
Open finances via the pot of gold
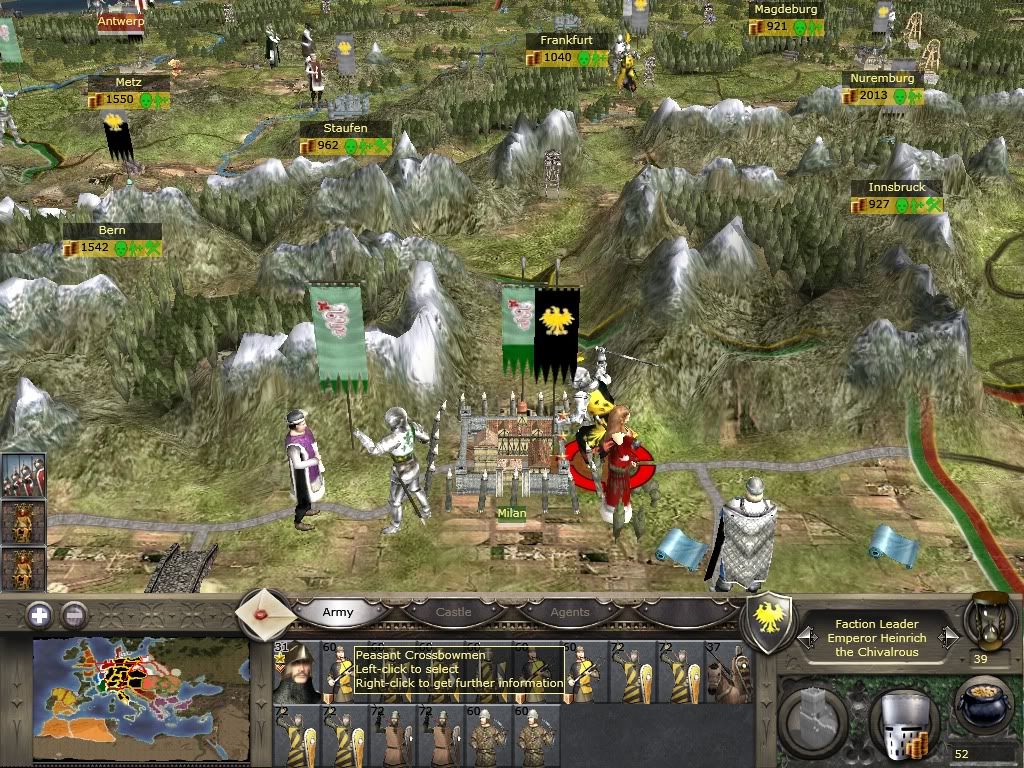tap(980, 703)
